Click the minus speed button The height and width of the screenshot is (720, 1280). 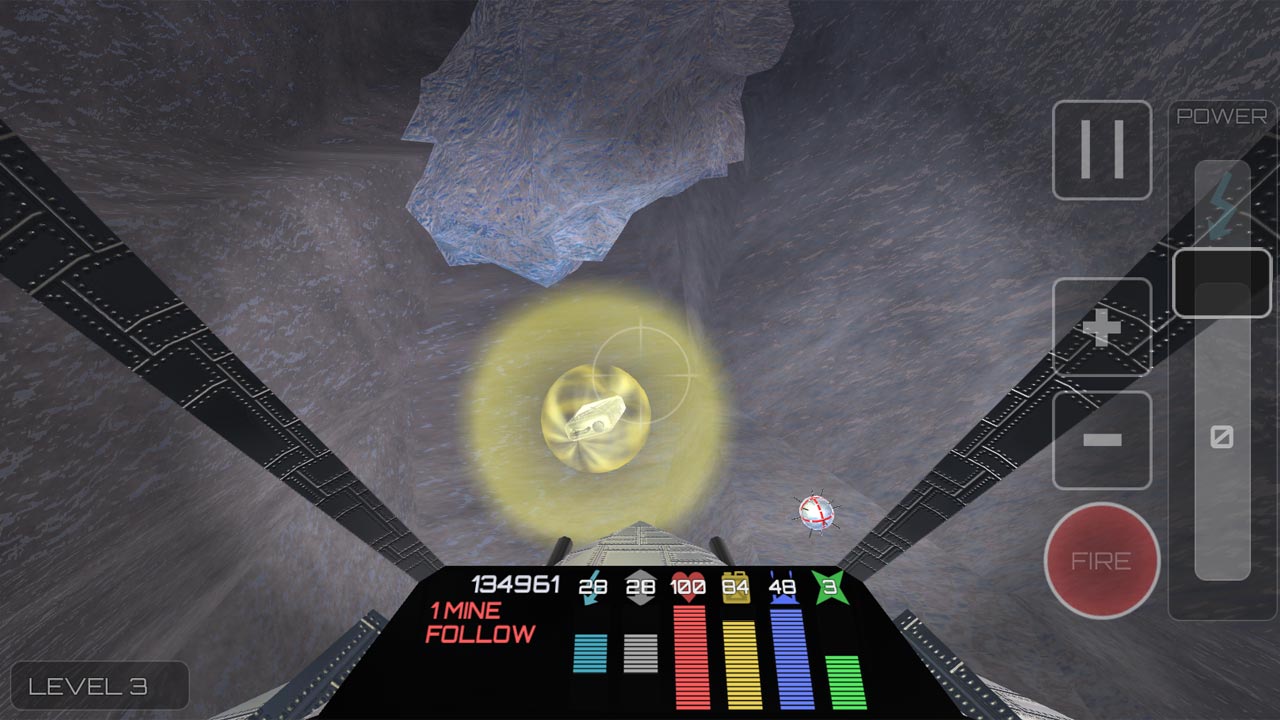1102,437
